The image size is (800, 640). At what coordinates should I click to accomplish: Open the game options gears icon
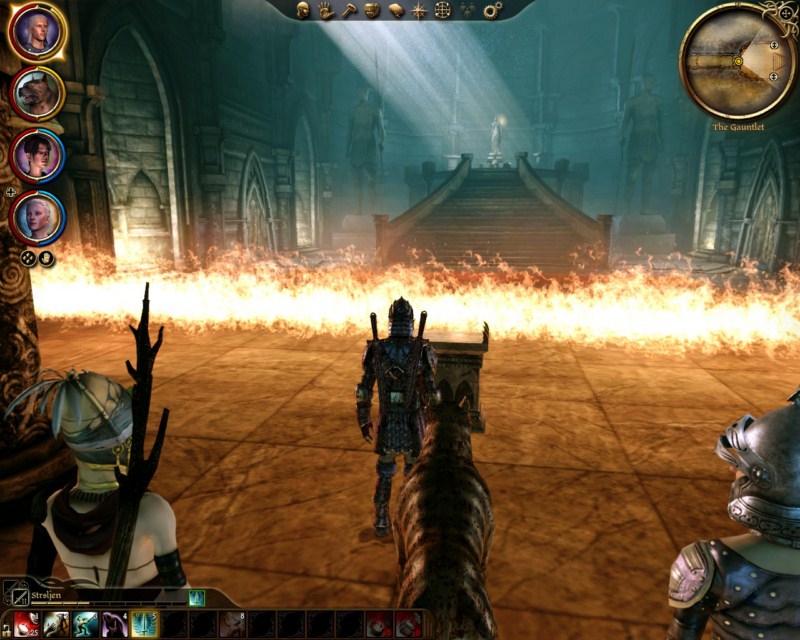coord(492,10)
